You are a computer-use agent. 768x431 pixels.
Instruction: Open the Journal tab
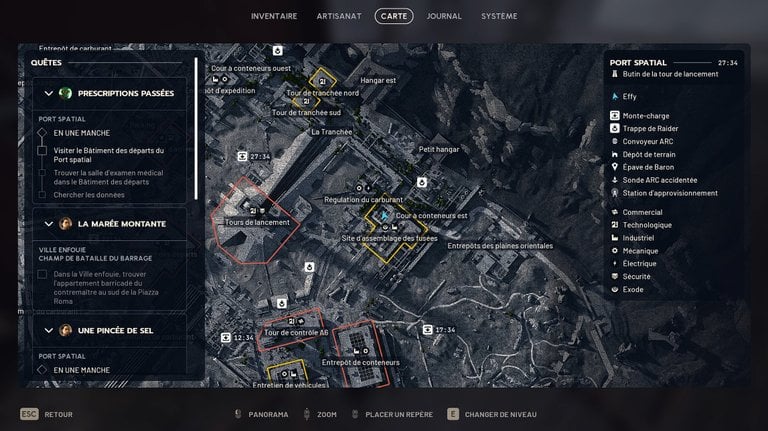(x=444, y=16)
